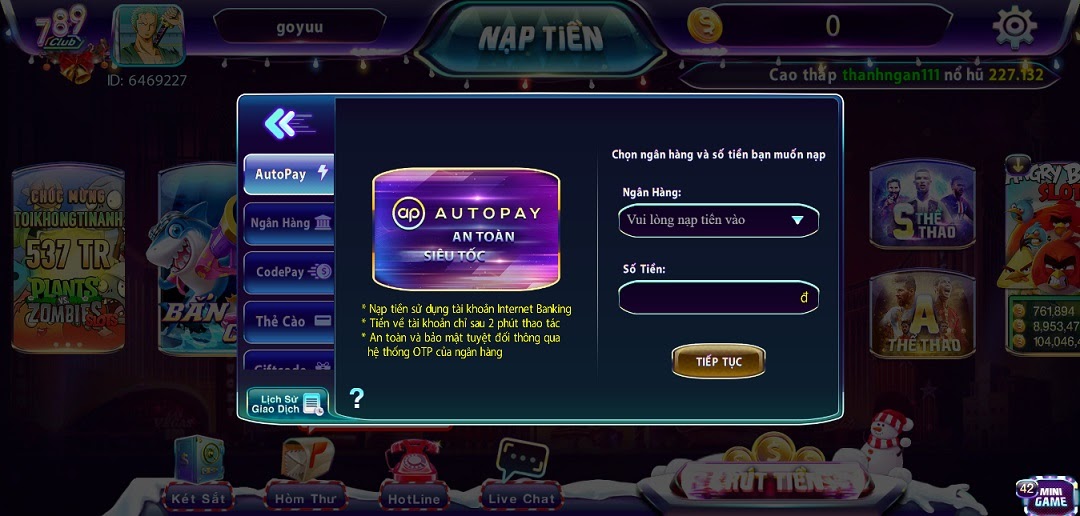Click the 789 Club logo
Image resolution: width=1080 pixels, height=516 pixels.
tap(61, 31)
